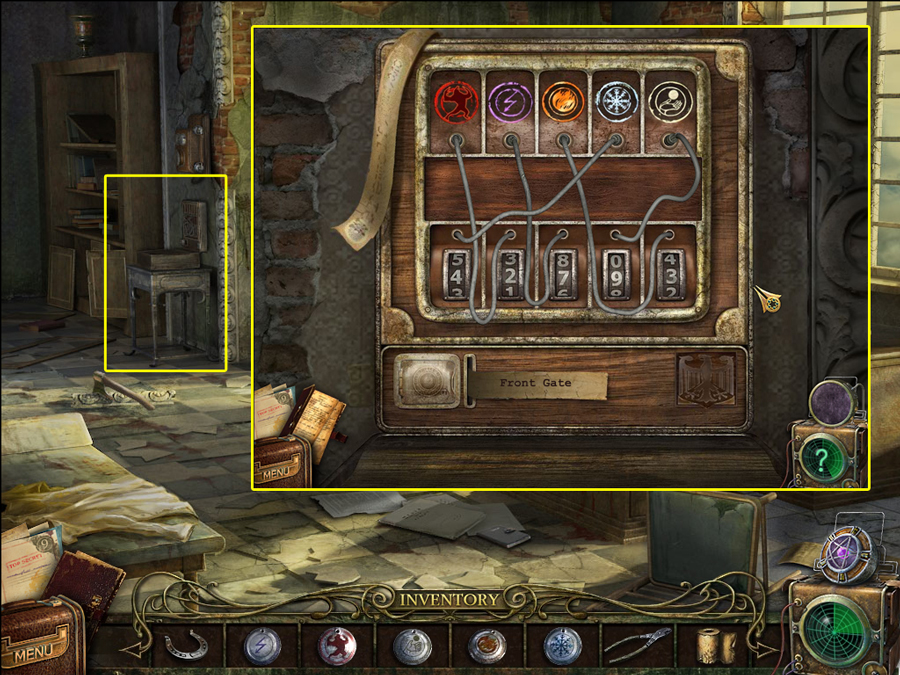Choose the red strongman disc in inventory
Image resolution: width=900 pixels, height=675 pixels.
(337, 646)
